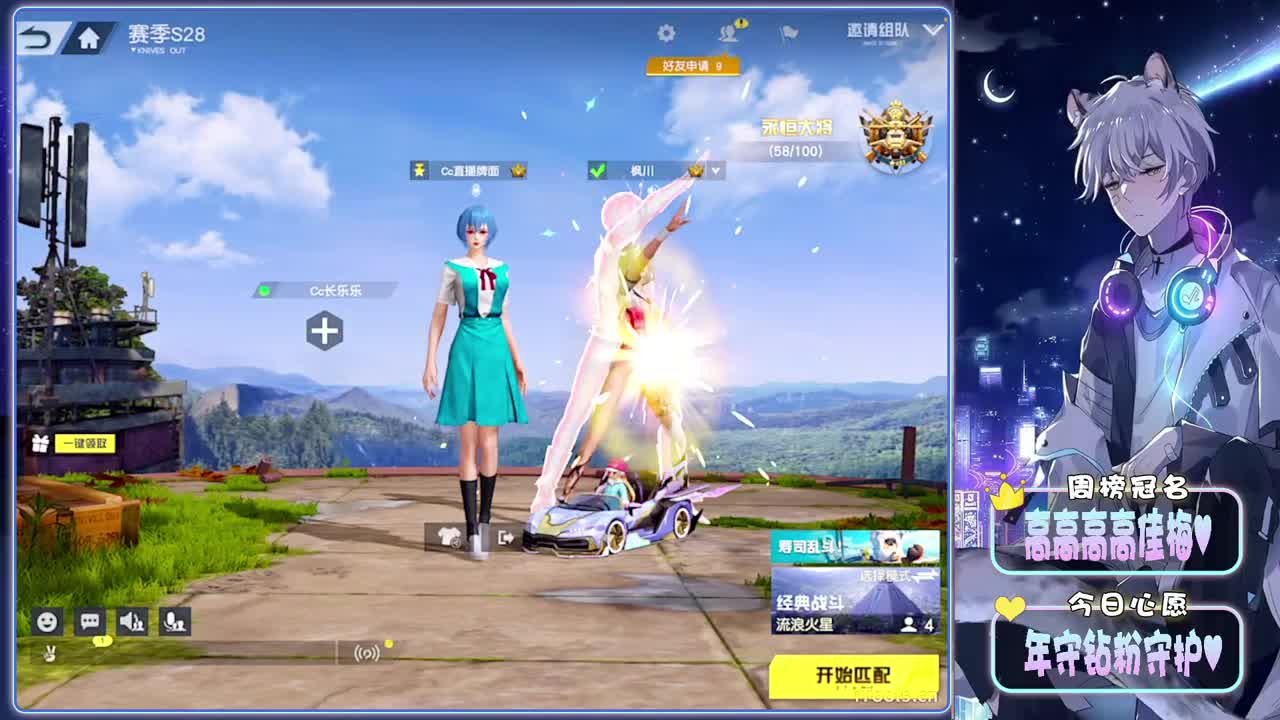Image resolution: width=1280 pixels, height=720 pixels.
Task: Toggle the green ready checkmark beside 枫川
Action: tap(597, 169)
